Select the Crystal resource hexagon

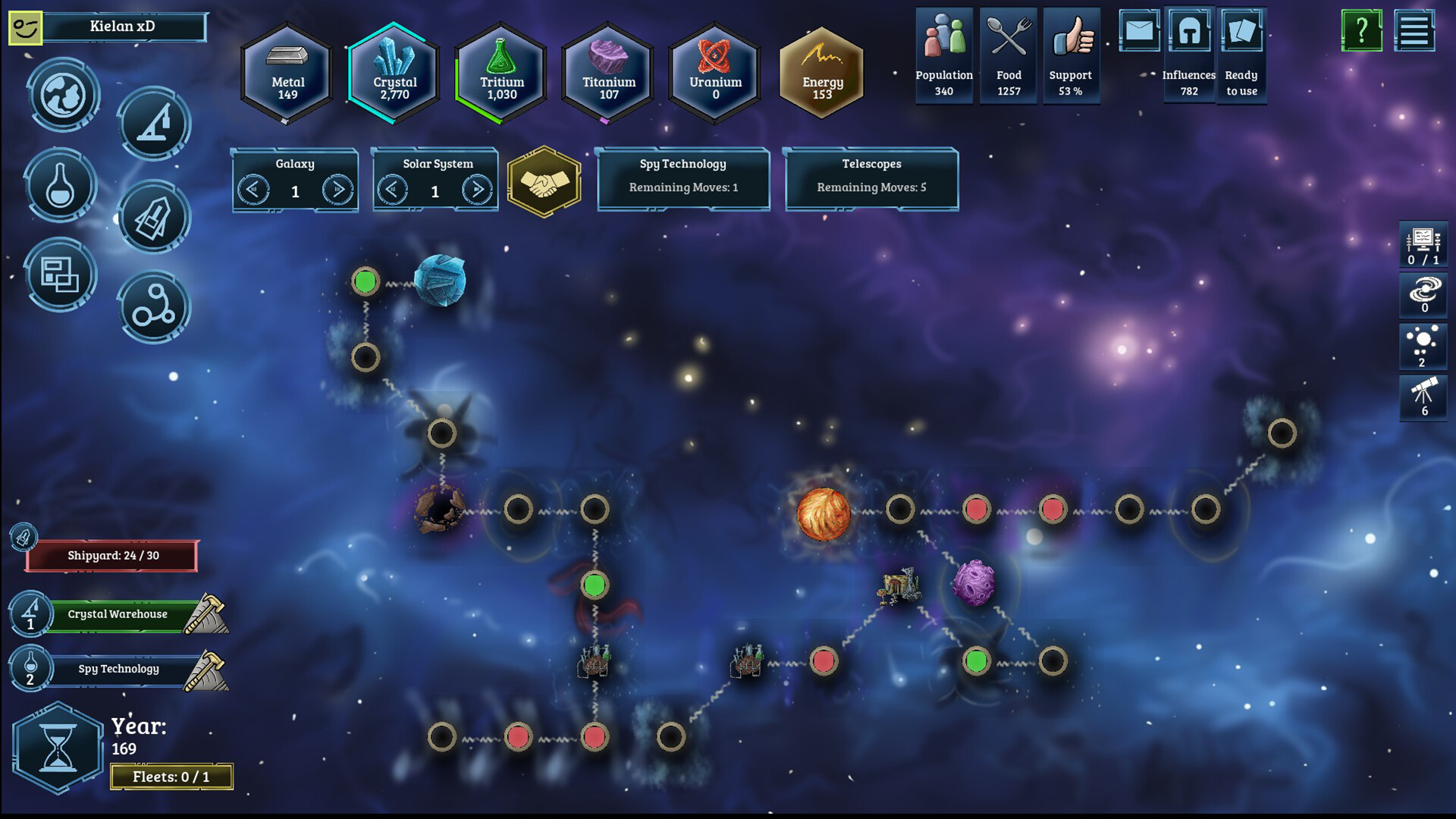[394, 74]
